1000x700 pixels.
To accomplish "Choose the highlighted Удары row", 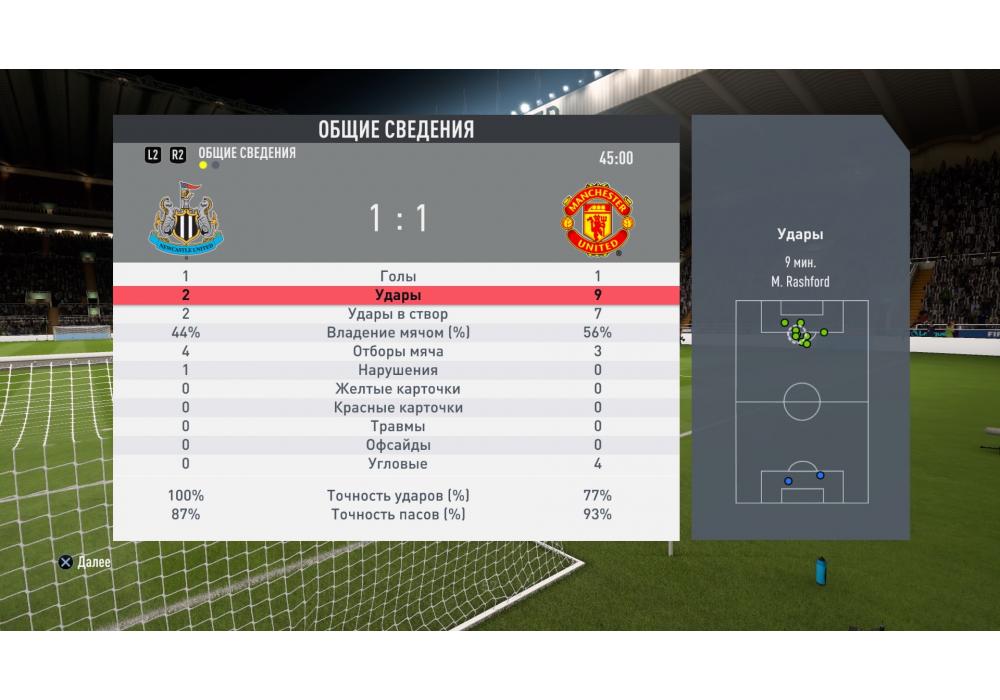I will tap(398, 295).
